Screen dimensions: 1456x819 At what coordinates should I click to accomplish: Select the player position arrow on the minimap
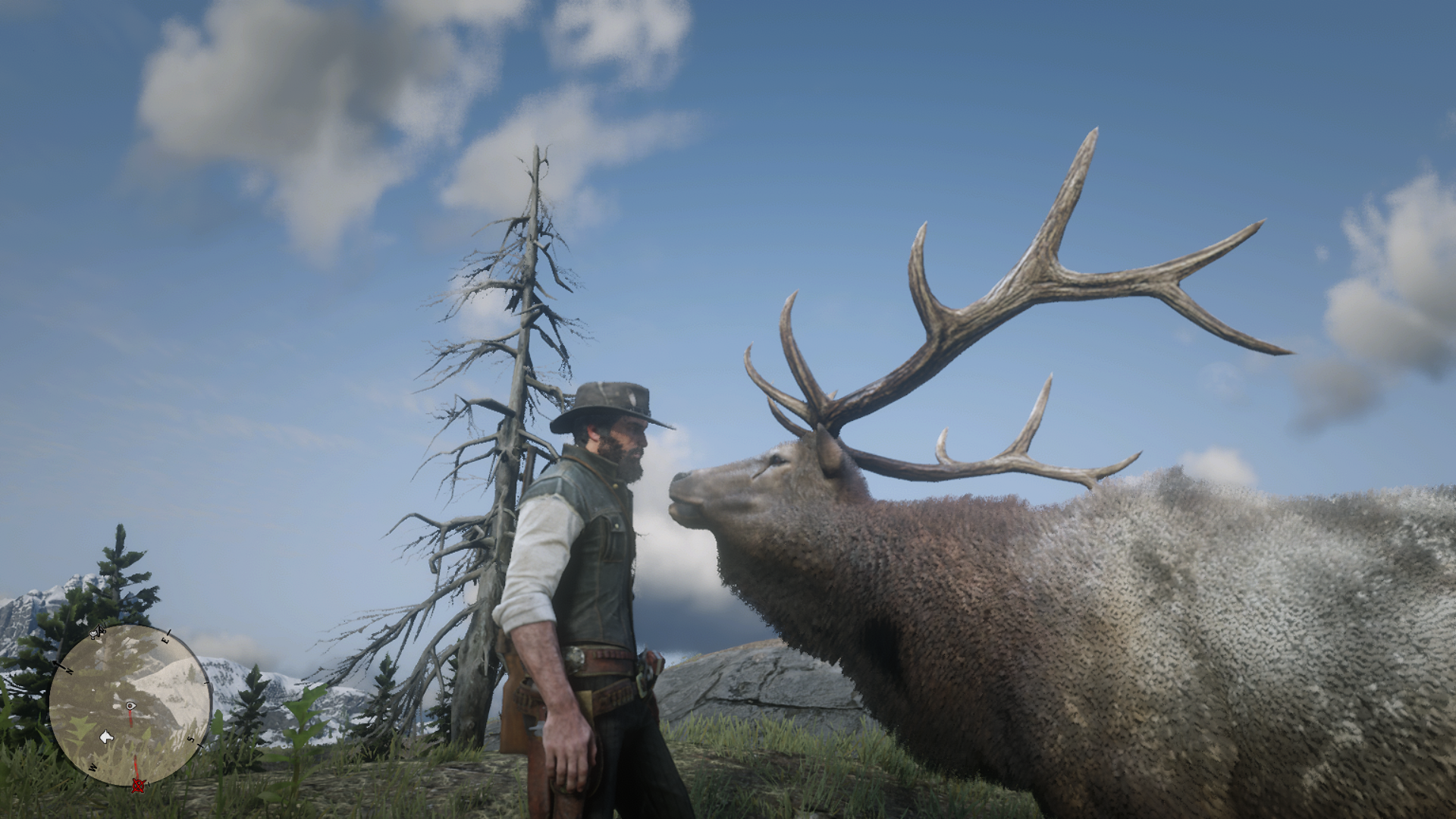tap(130, 706)
